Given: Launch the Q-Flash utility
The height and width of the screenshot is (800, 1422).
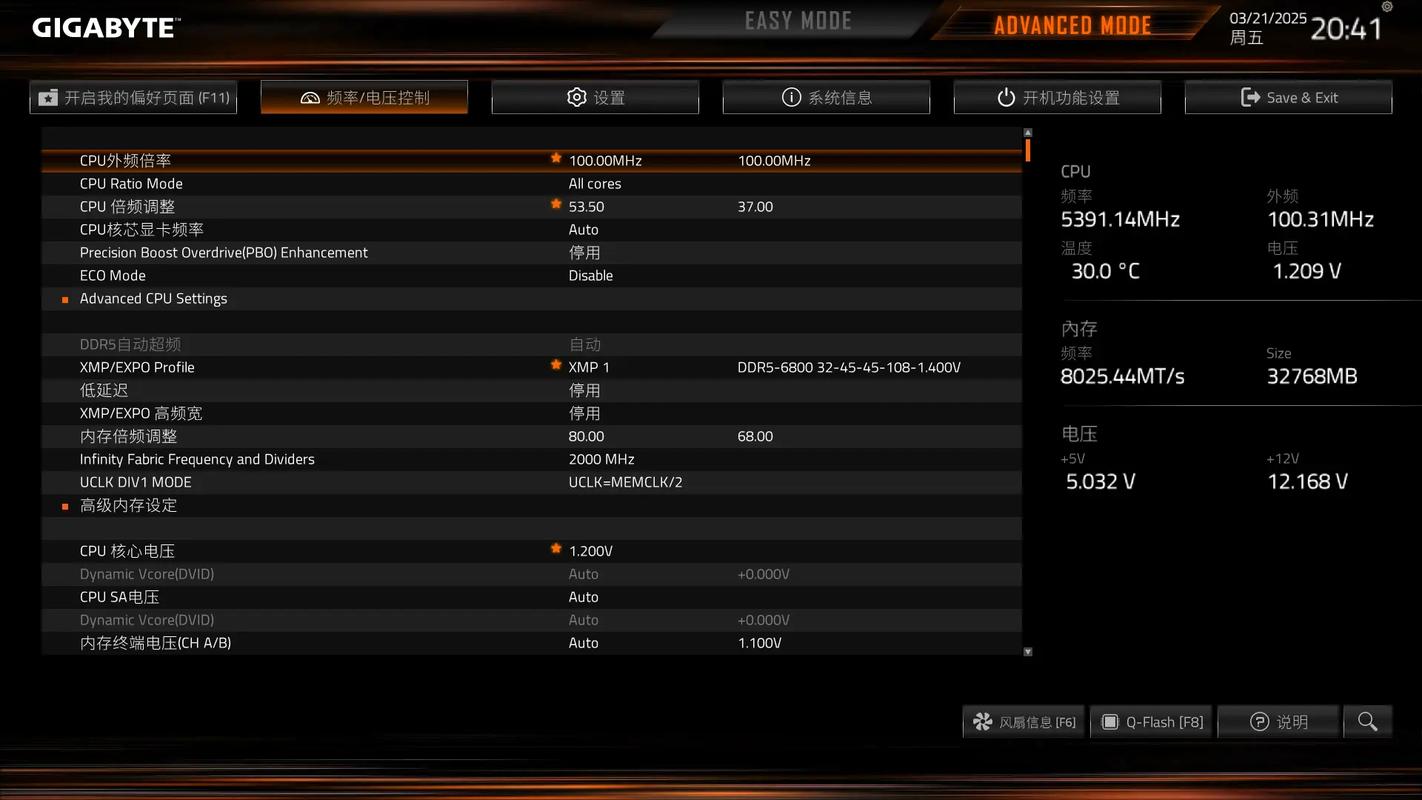Looking at the screenshot, I should coord(1151,722).
